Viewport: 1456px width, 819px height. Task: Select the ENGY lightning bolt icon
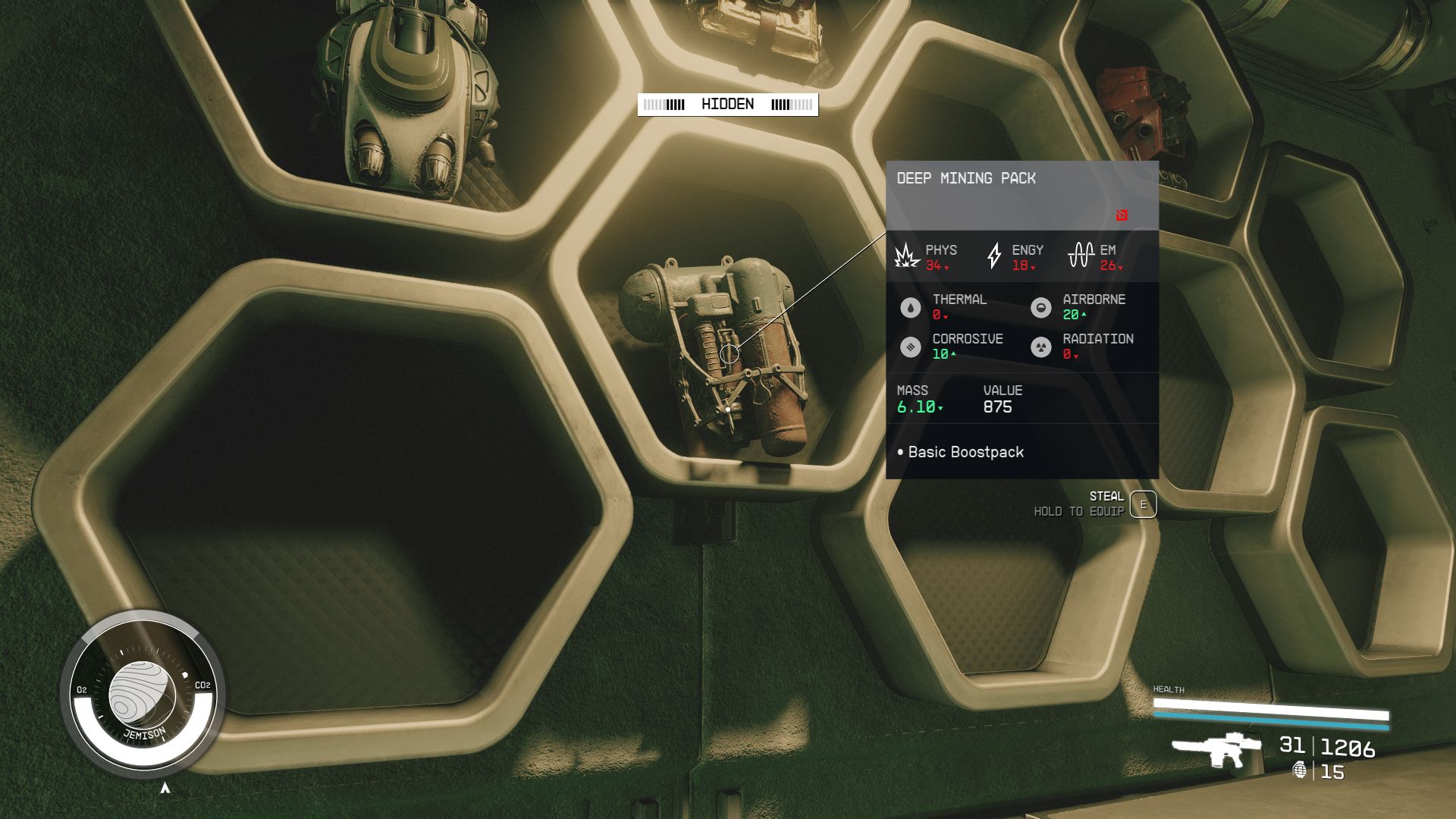point(994,256)
